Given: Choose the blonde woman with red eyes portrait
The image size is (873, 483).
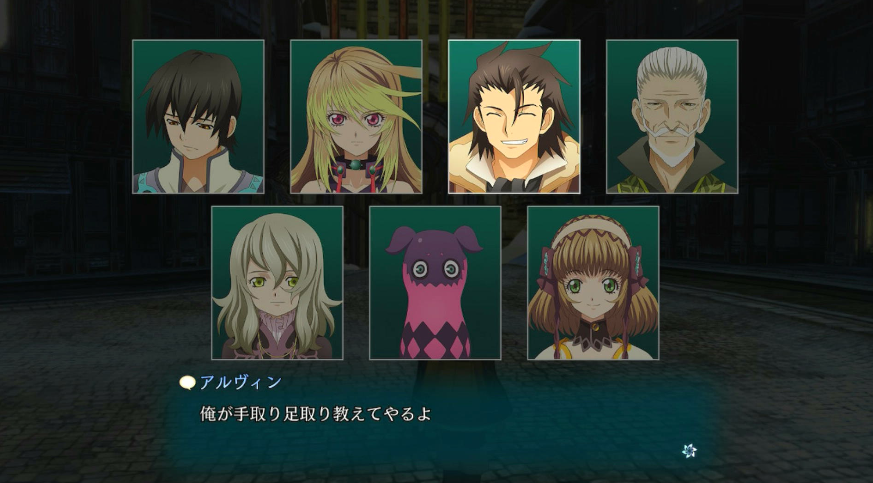Looking at the screenshot, I should 356,117.
